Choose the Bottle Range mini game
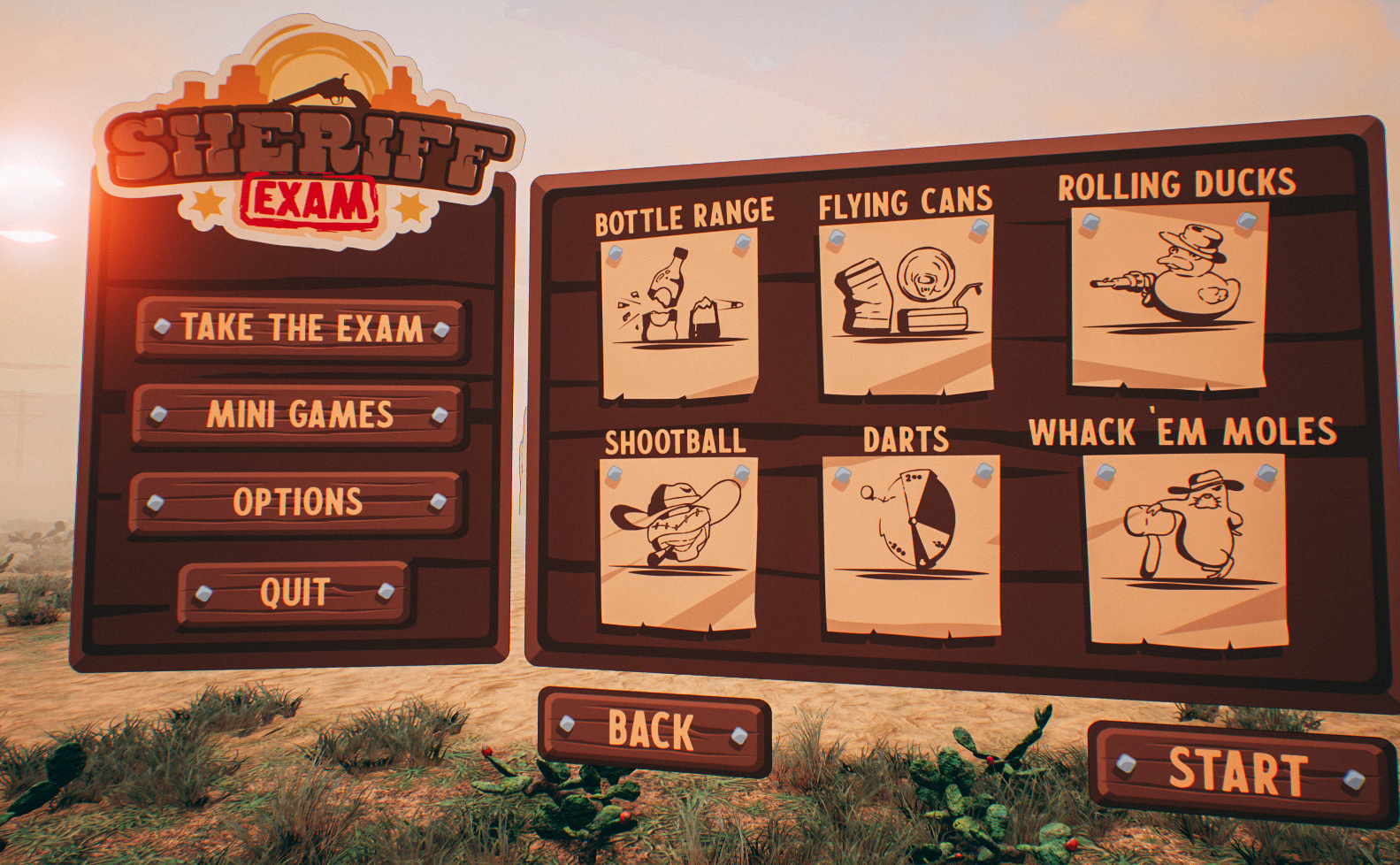The image size is (1400, 865). [x=679, y=316]
